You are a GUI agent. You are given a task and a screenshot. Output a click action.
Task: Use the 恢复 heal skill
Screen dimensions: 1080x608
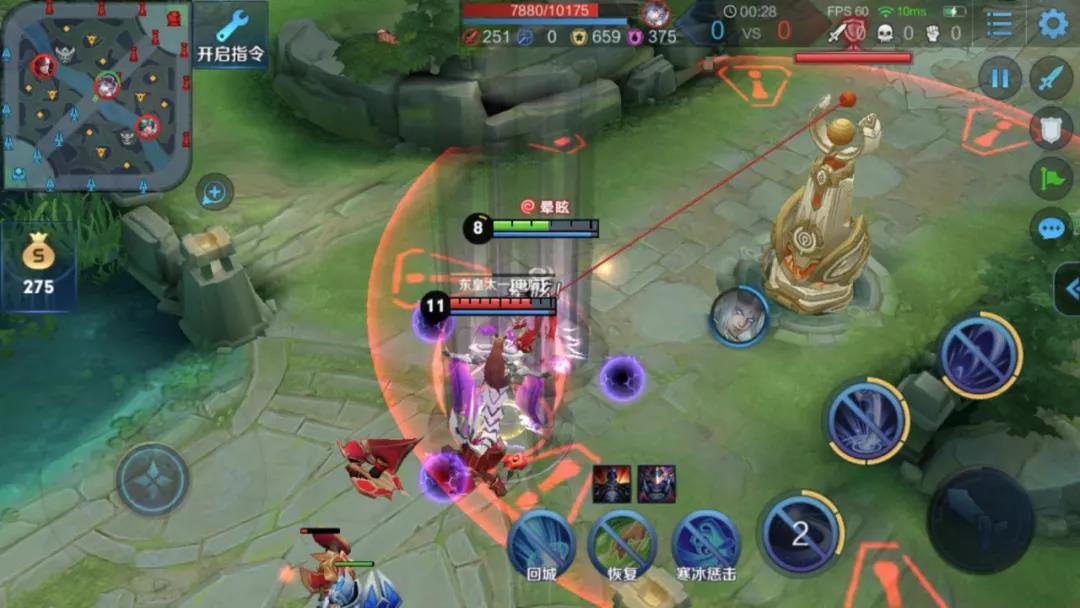(x=622, y=544)
